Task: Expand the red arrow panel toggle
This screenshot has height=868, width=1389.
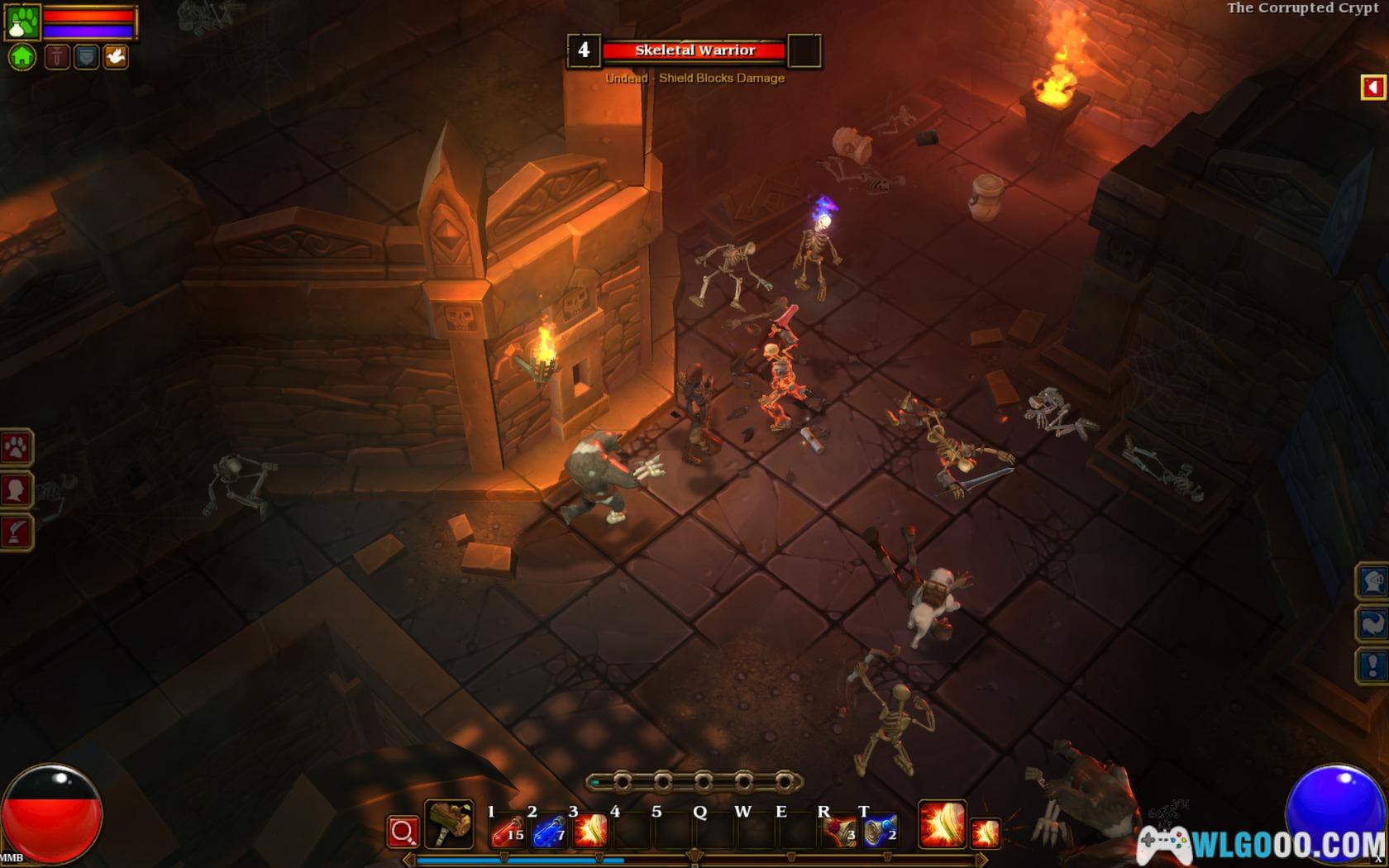Action: [x=1373, y=87]
